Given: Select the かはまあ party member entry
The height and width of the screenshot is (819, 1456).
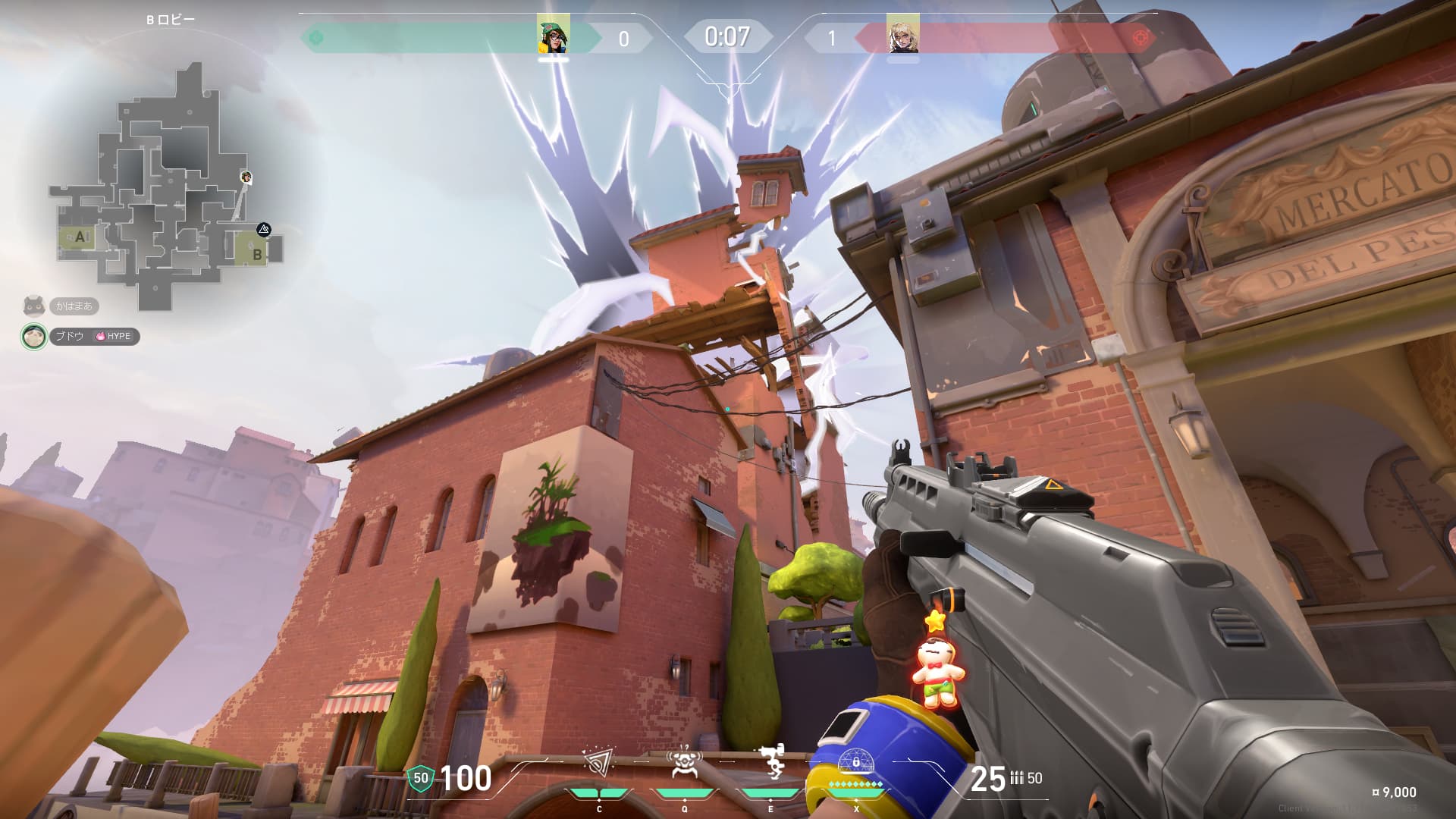Looking at the screenshot, I should click(73, 306).
